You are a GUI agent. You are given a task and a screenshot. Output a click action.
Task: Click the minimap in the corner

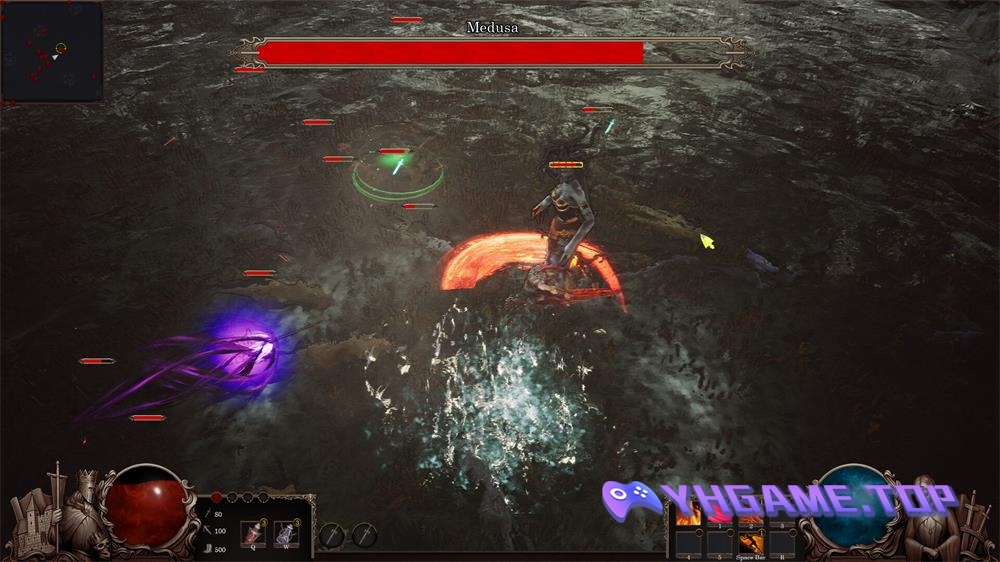click(x=51, y=52)
